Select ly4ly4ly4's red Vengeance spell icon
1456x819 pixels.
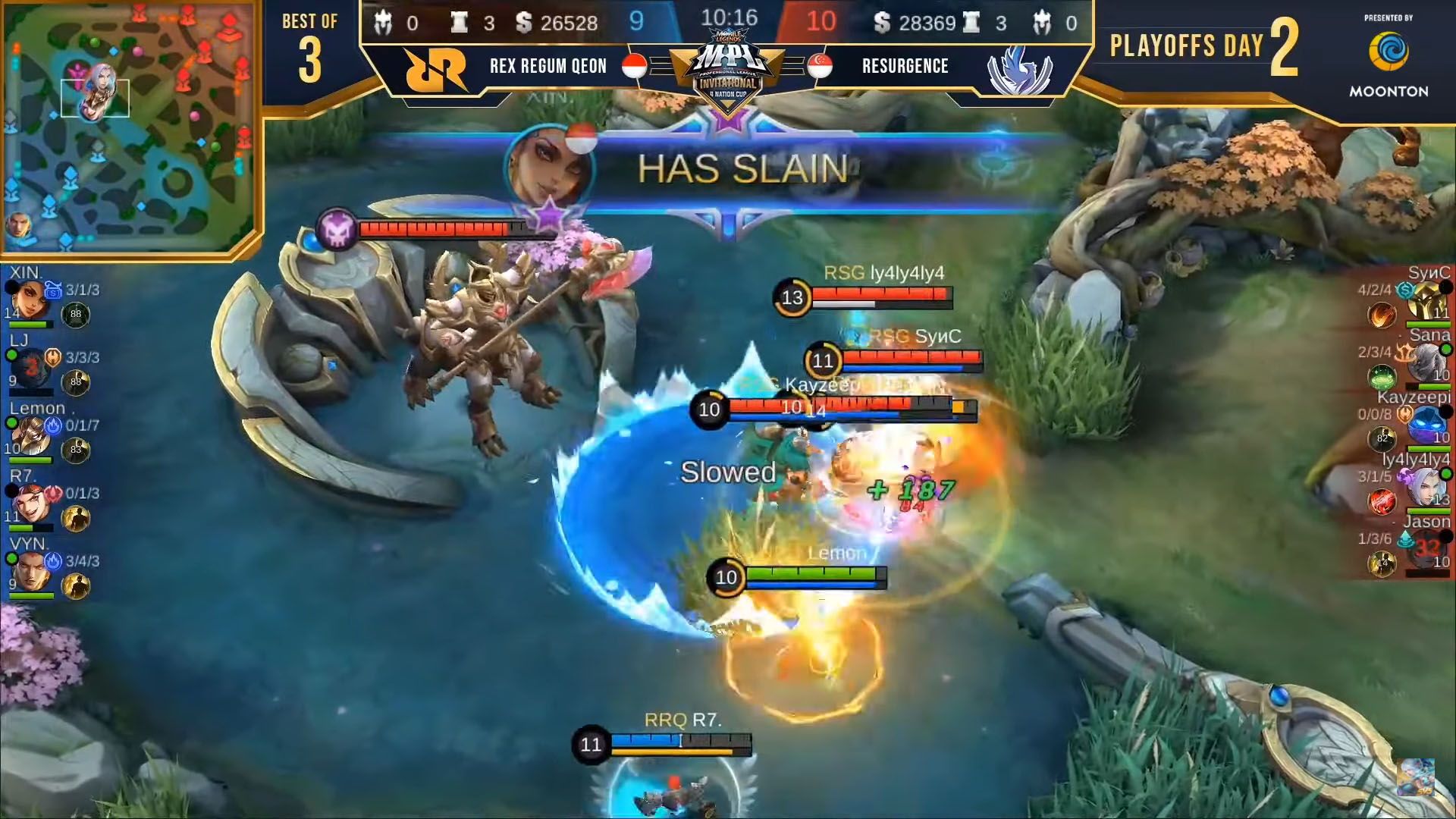point(1382,499)
